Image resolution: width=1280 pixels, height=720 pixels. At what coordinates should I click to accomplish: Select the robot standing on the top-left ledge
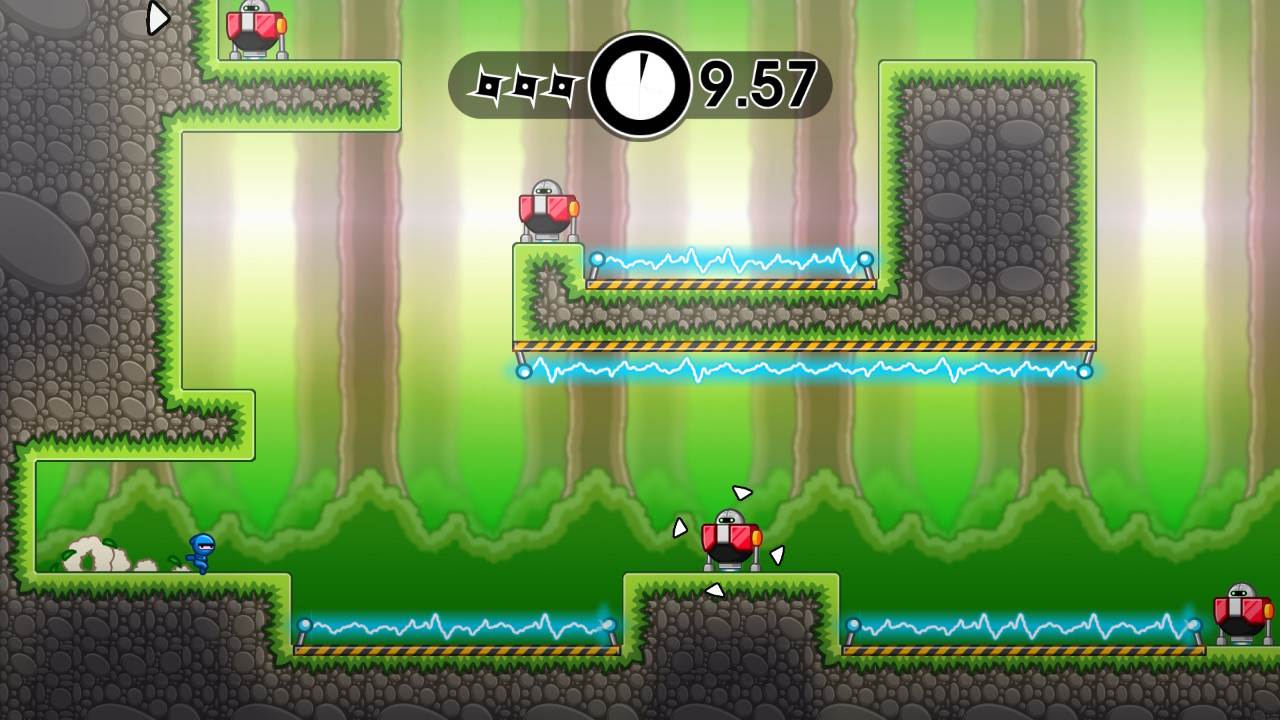click(253, 25)
